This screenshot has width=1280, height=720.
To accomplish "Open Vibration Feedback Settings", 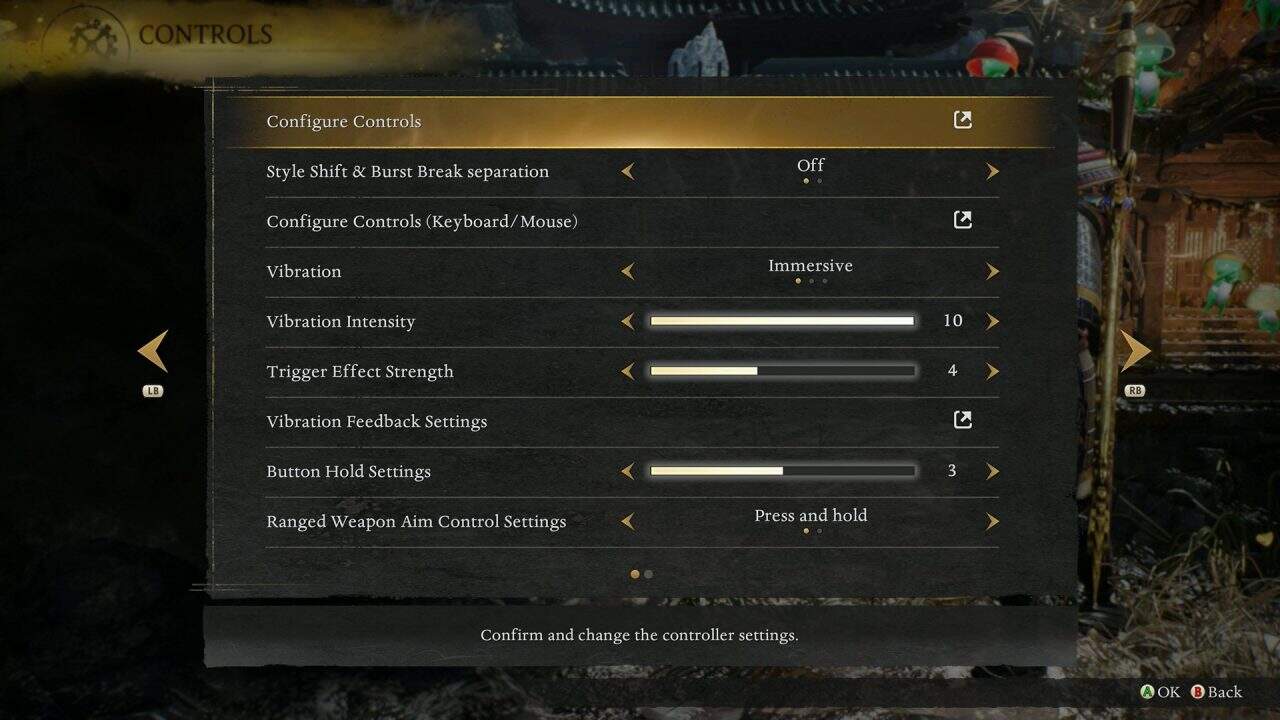I will [377, 421].
